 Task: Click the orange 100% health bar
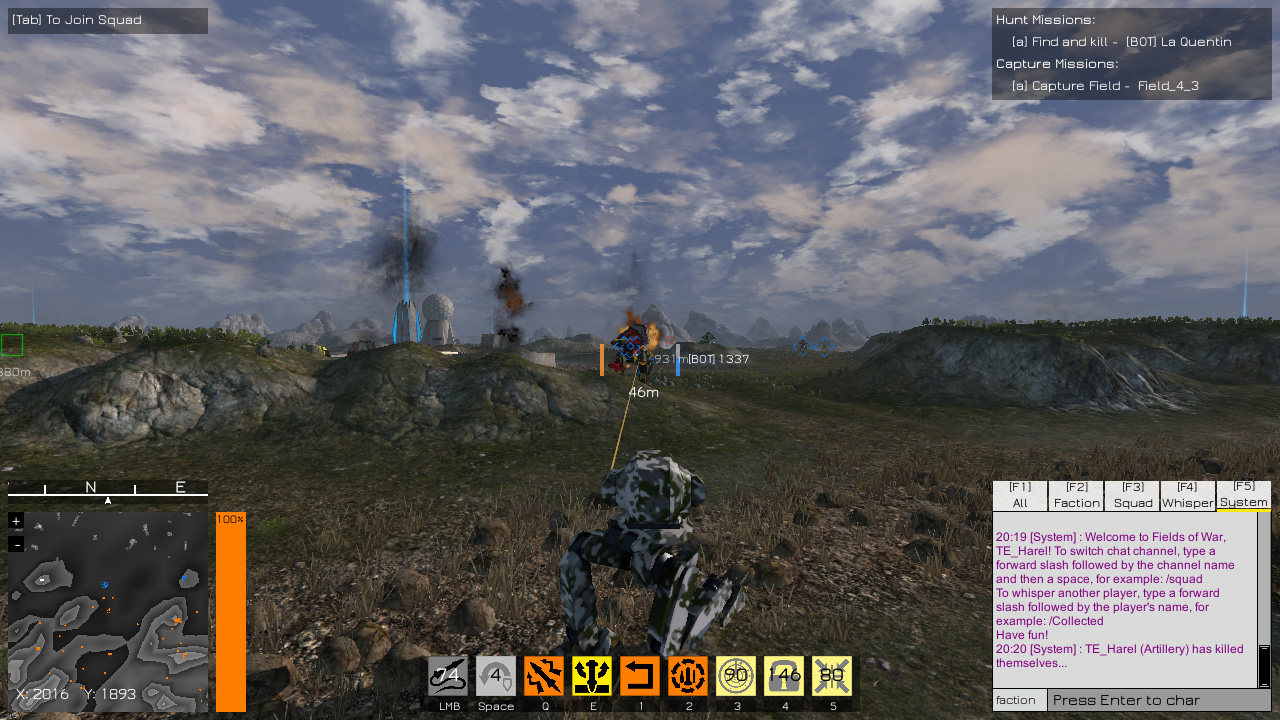[230, 610]
